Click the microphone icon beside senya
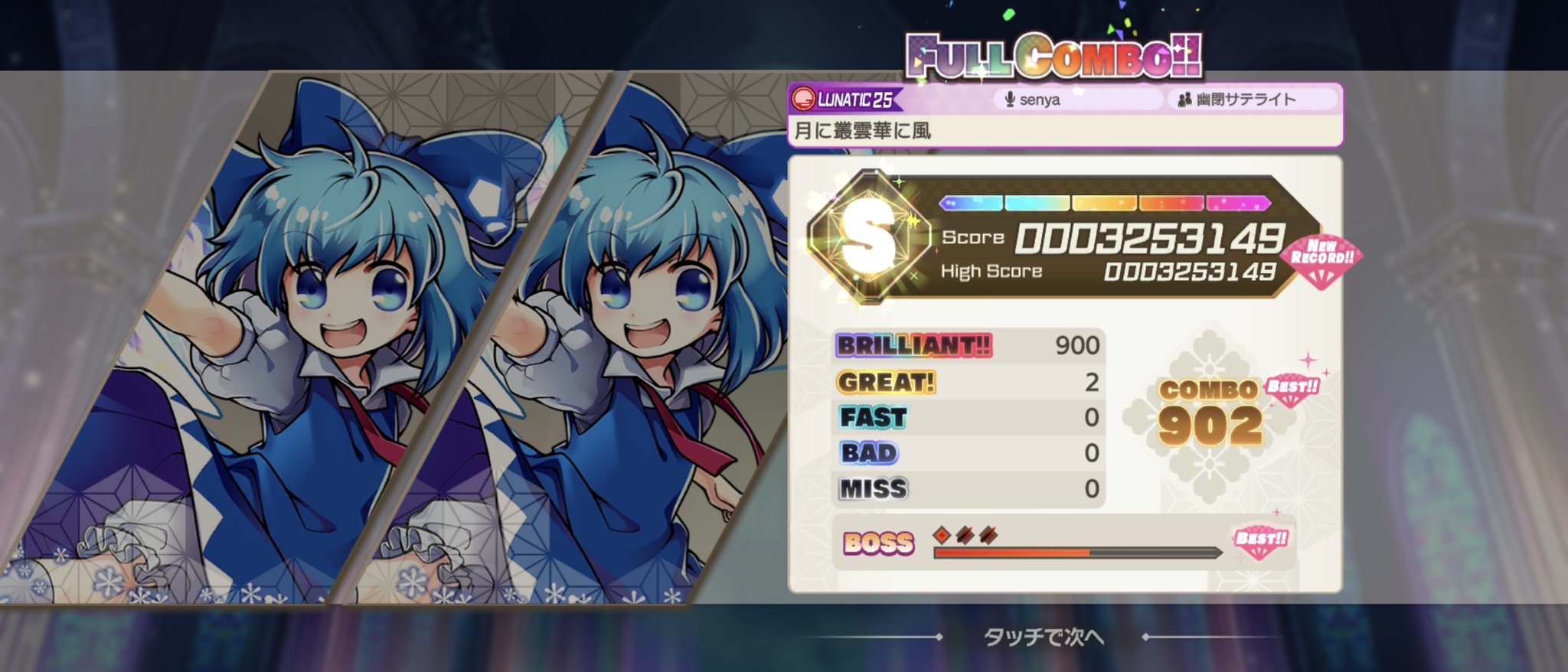Screen dimensions: 1568x672 tap(1008, 99)
